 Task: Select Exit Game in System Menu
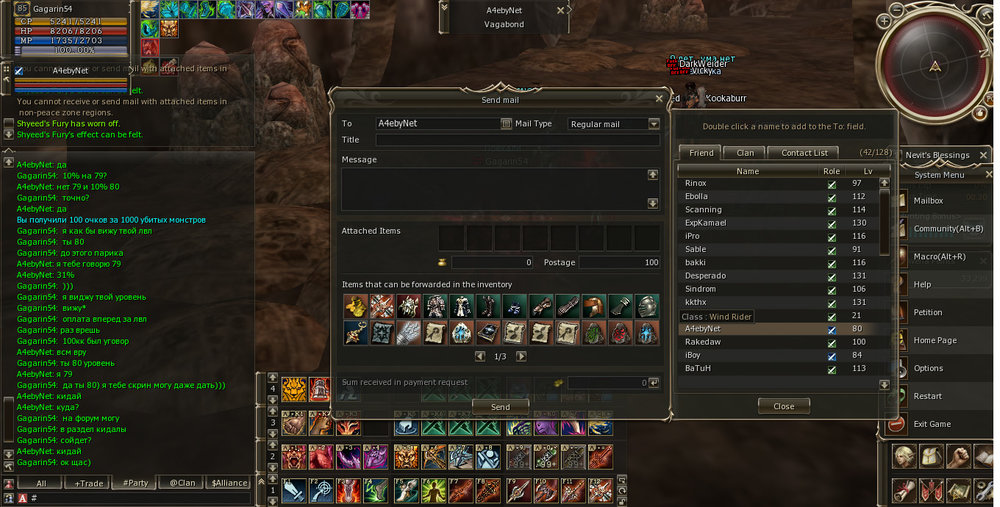(931, 424)
